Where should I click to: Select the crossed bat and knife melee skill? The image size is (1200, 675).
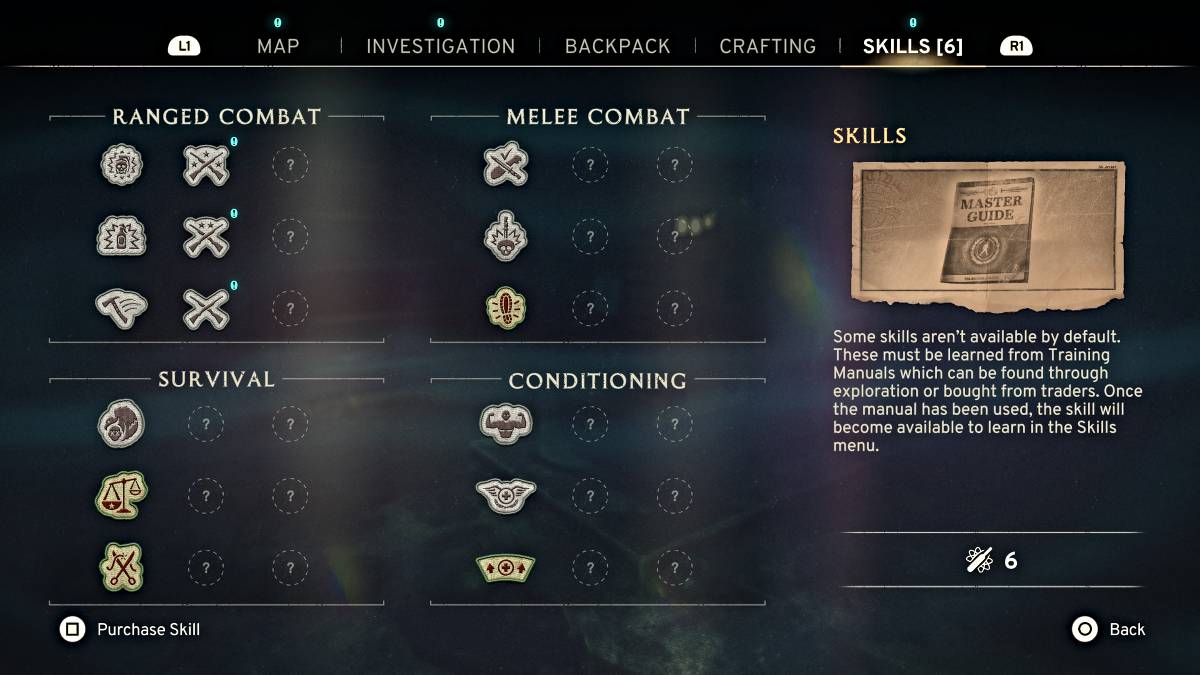505,165
